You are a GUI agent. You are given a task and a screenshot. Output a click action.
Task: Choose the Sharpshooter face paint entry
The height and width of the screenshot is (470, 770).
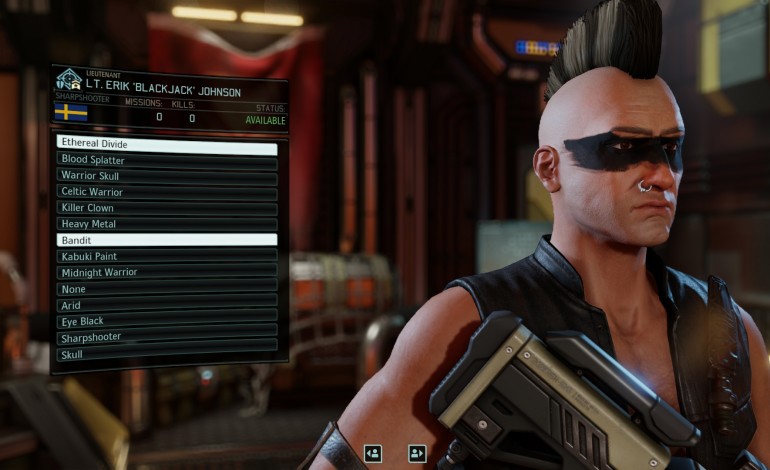(167, 337)
